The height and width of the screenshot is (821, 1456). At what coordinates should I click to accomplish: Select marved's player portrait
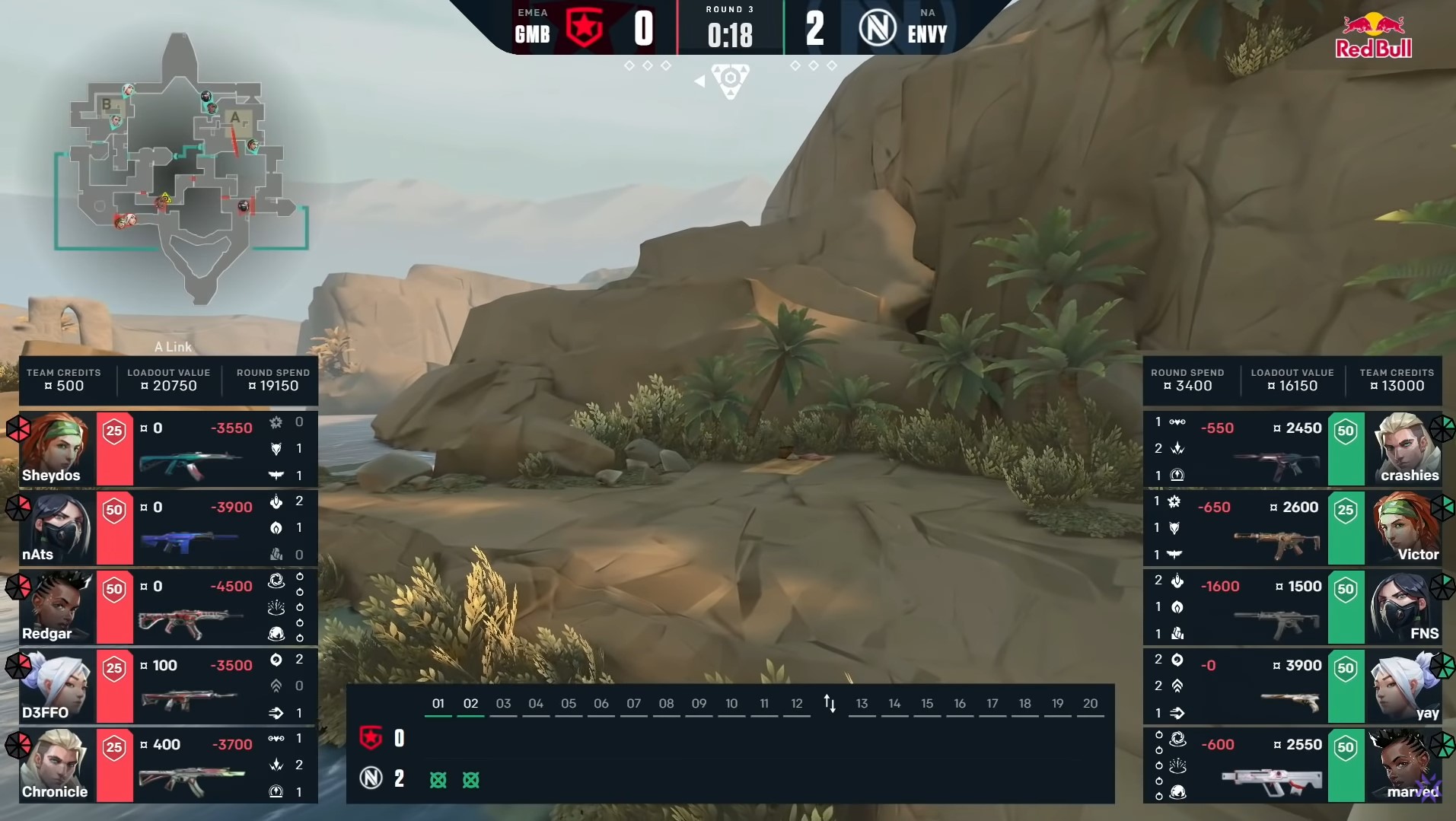pos(1405,765)
